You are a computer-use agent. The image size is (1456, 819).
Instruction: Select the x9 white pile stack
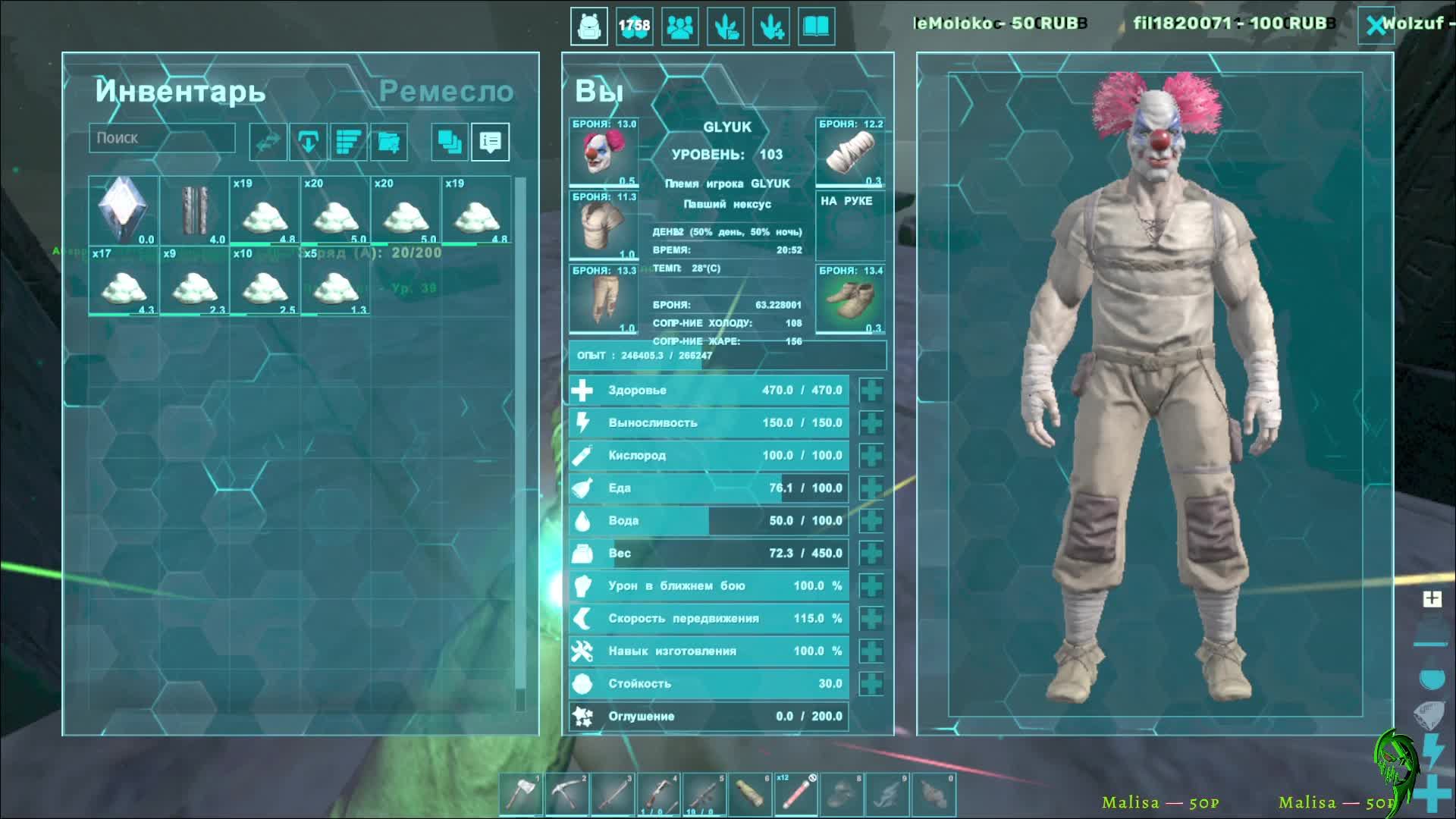[194, 281]
